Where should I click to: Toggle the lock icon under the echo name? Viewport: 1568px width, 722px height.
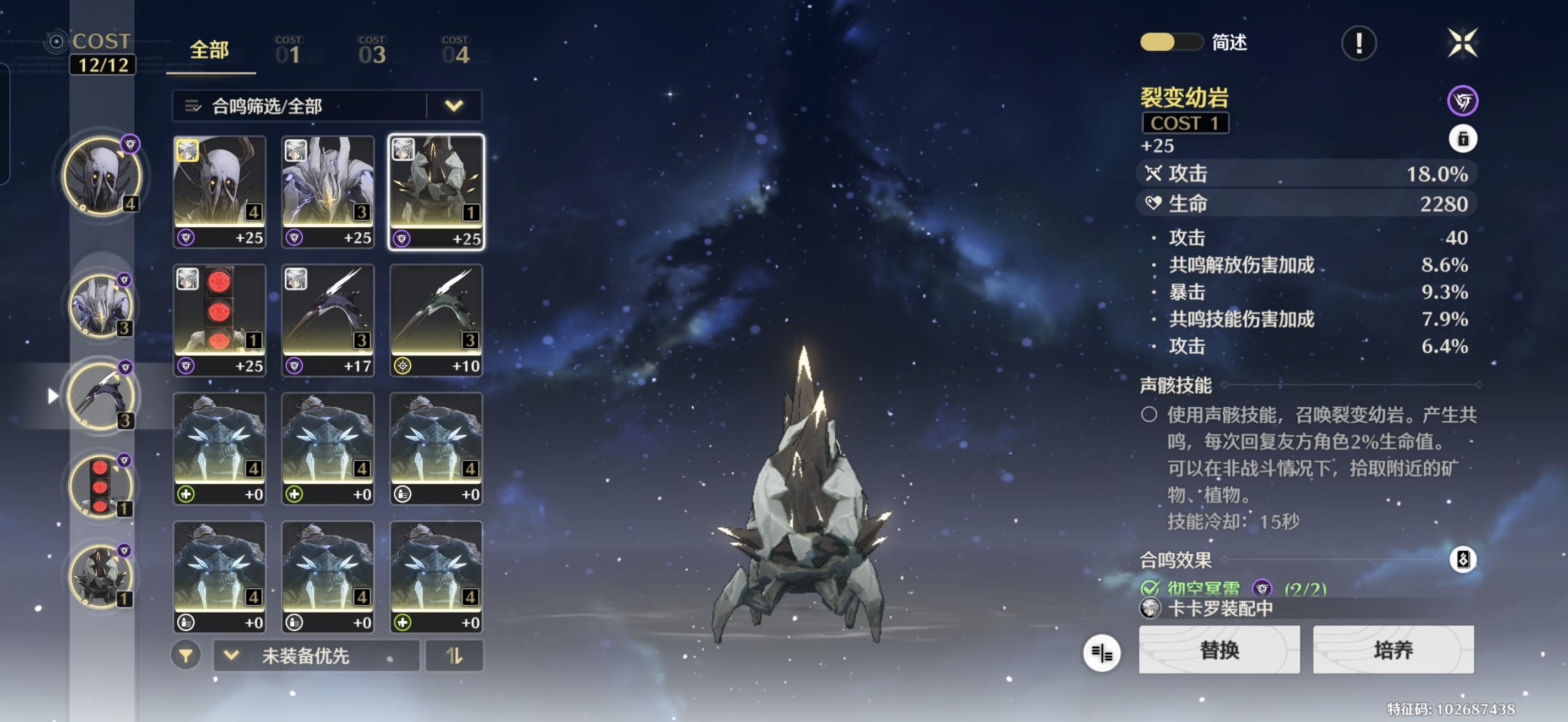pyautogui.click(x=1462, y=139)
